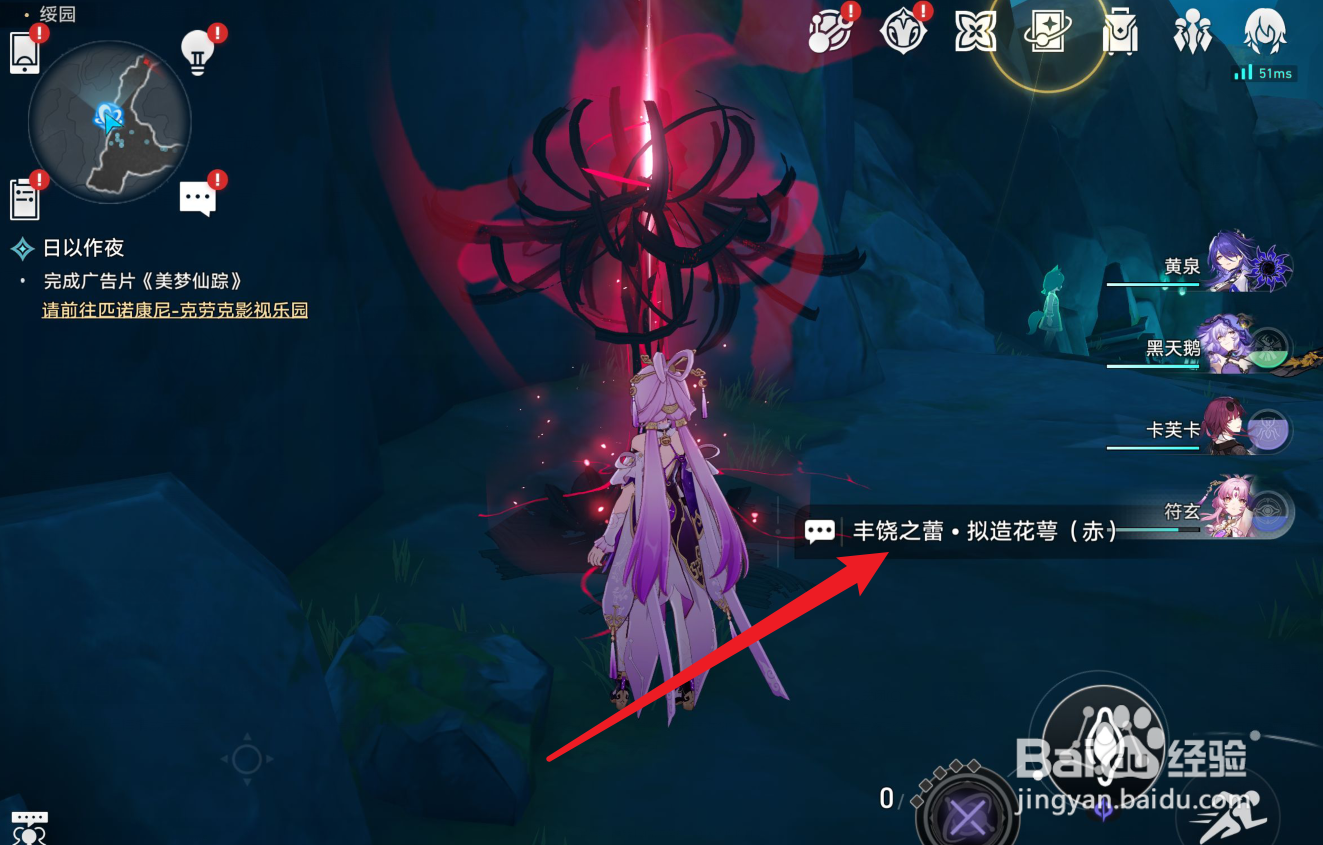Collapse the 日以作夜 quest tracker
This screenshot has height=845, width=1323.
pos(20,247)
